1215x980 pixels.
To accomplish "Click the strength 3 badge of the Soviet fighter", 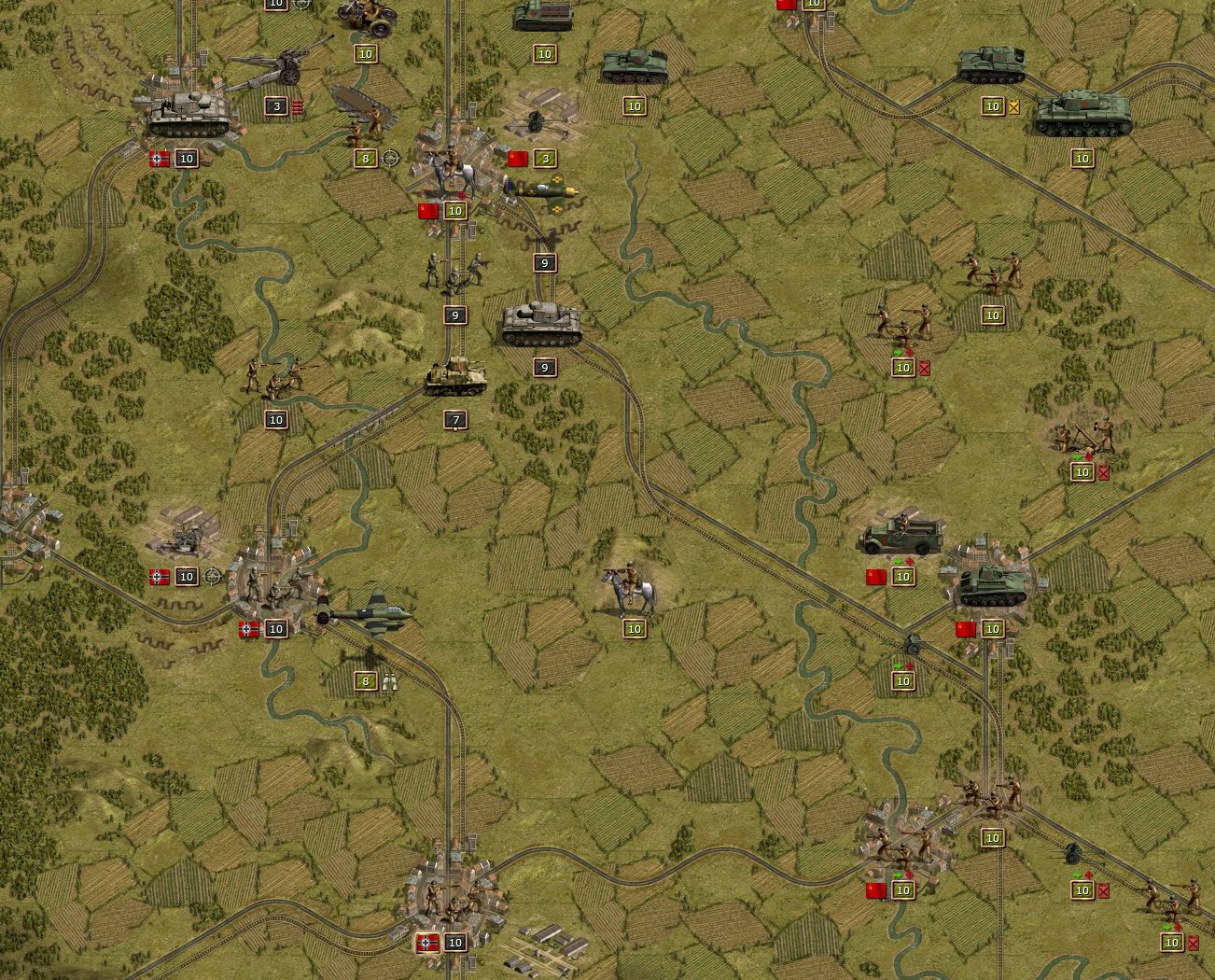I will click(544, 159).
